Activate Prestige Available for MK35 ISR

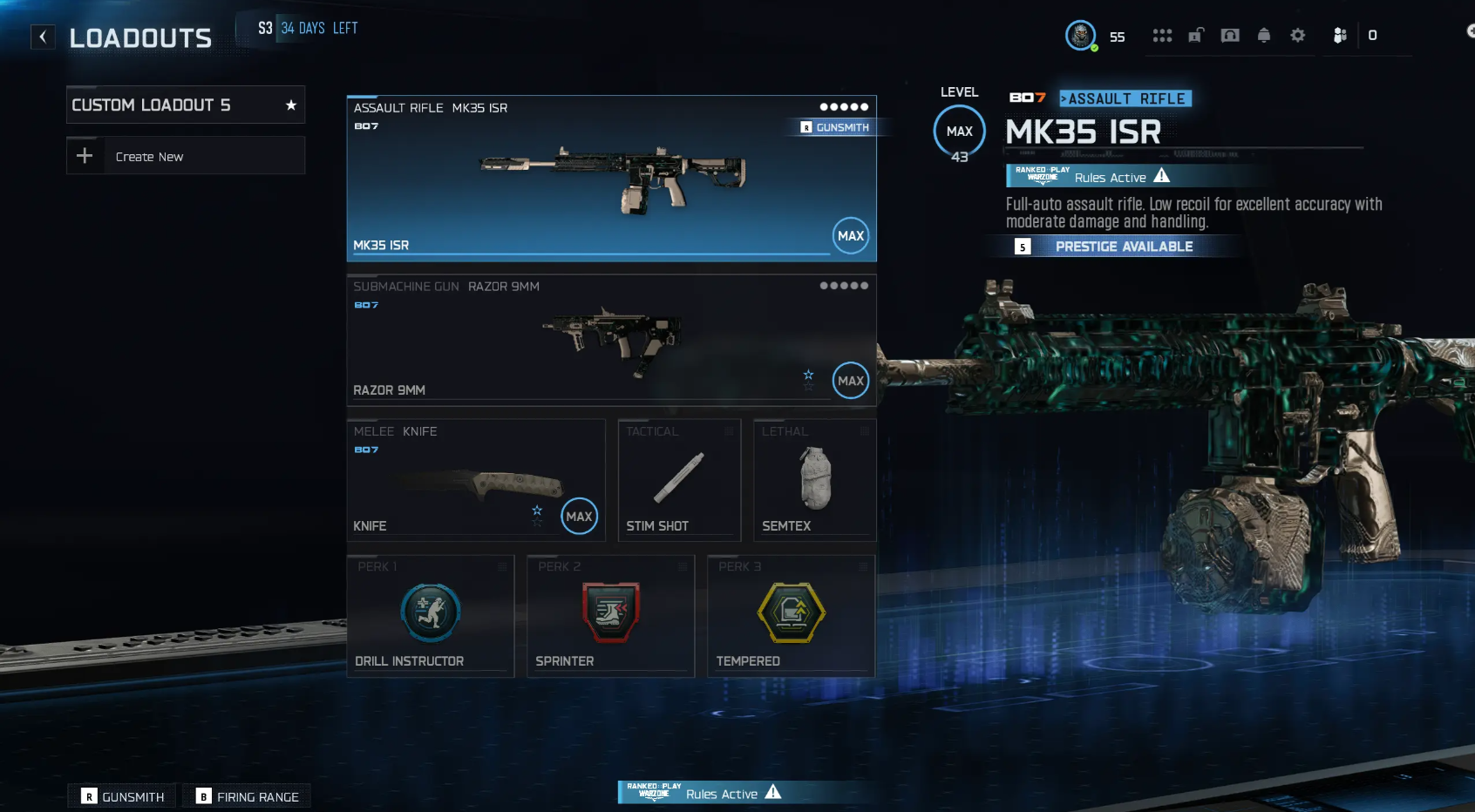click(x=1123, y=247)
